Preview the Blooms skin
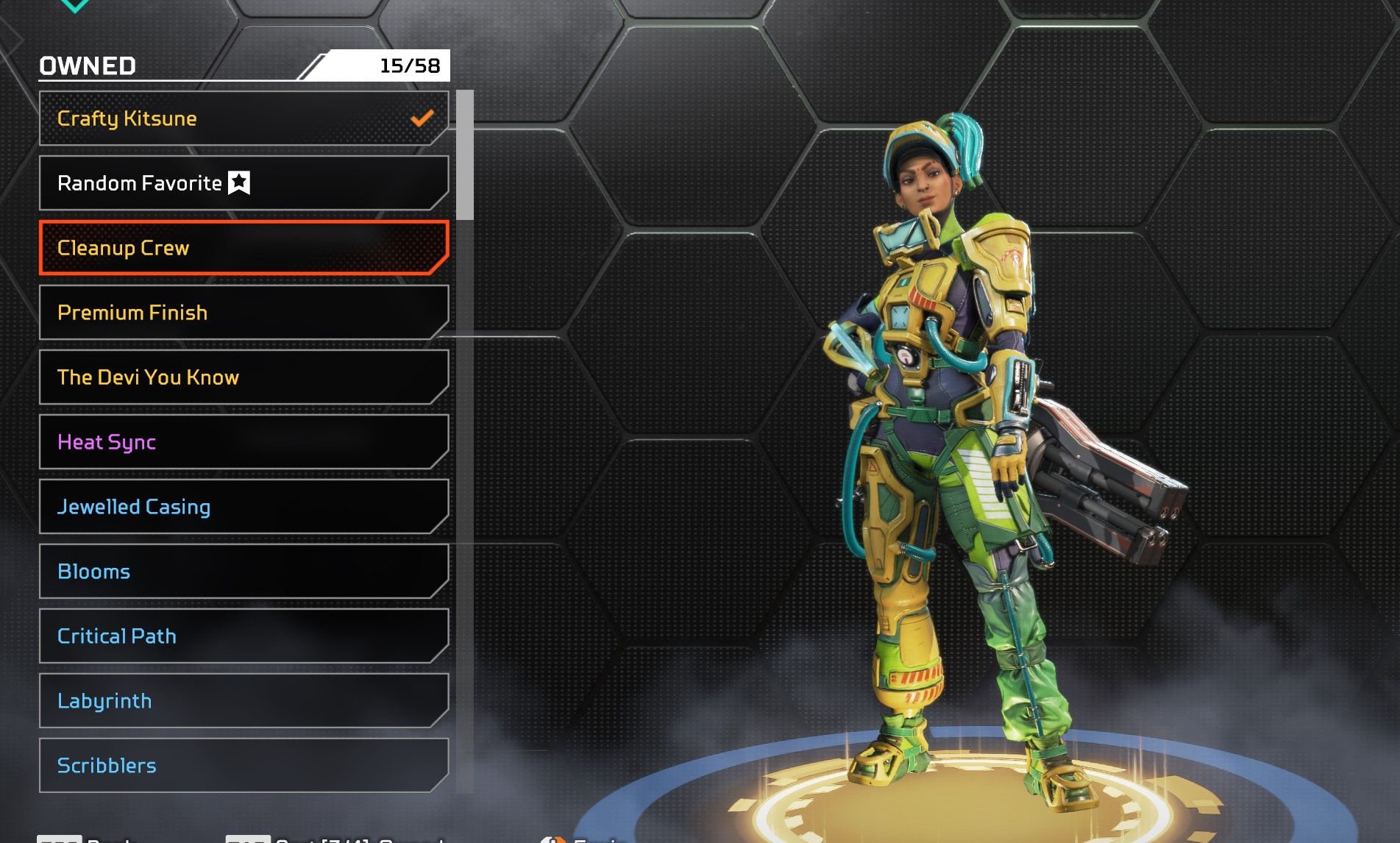Screen dimensions: 1400x843 pos(243,572)
